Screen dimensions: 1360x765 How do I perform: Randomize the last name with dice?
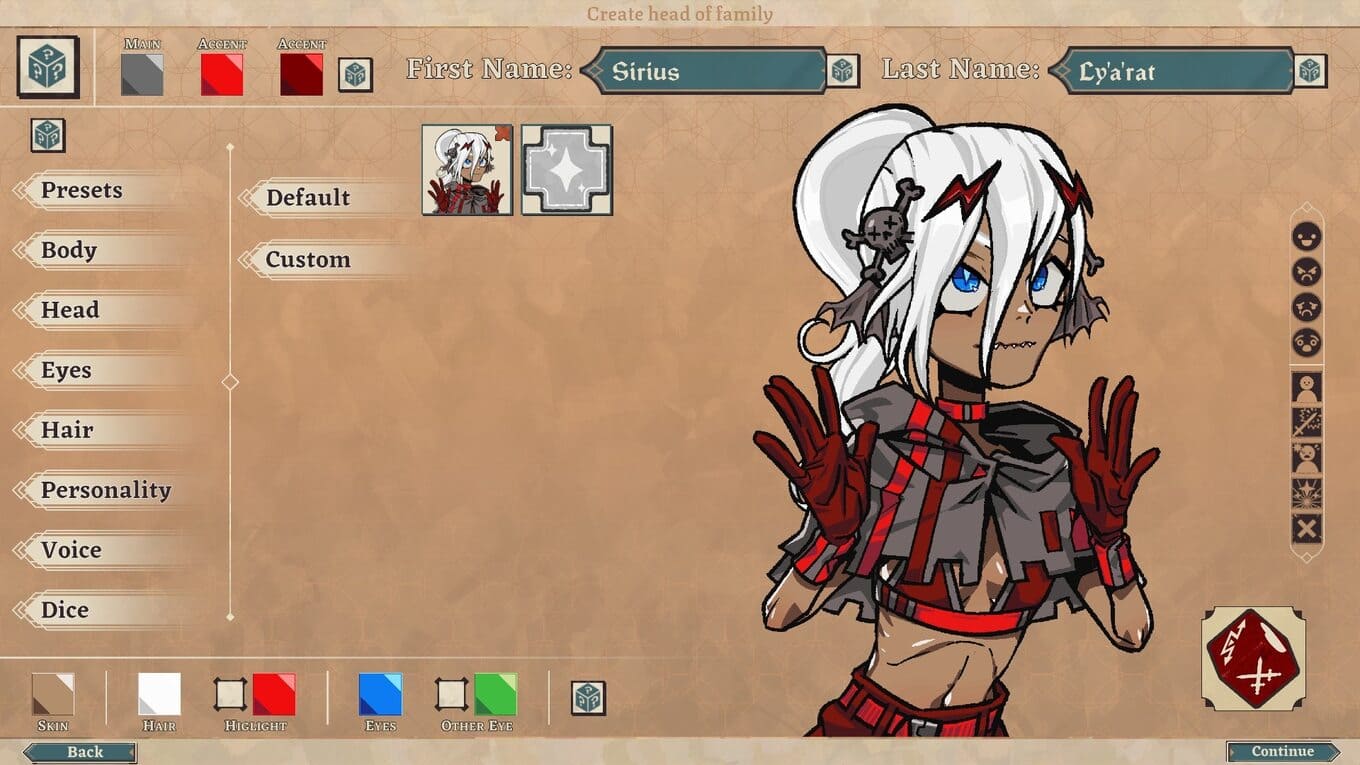tap(1310, 72)
